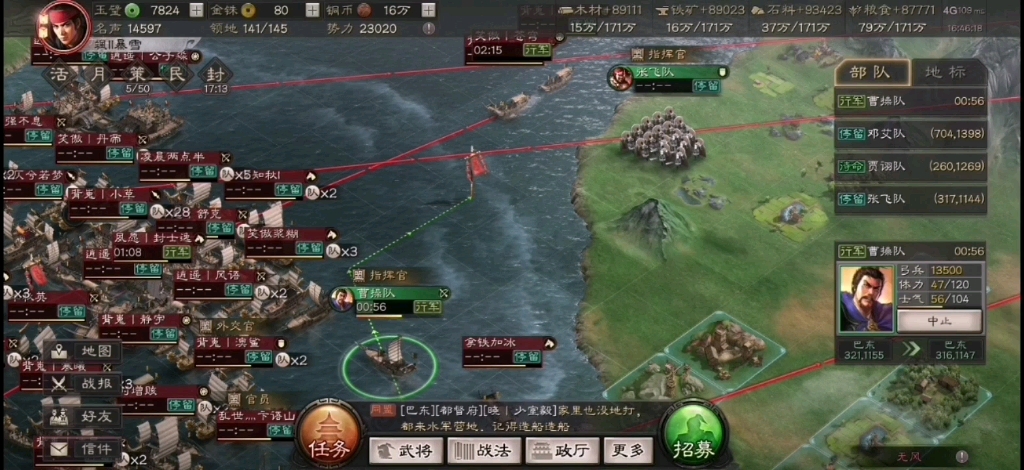Open the 任务 quest button
Viewport: 1024px width, 470px height.
tap(328, 439)
